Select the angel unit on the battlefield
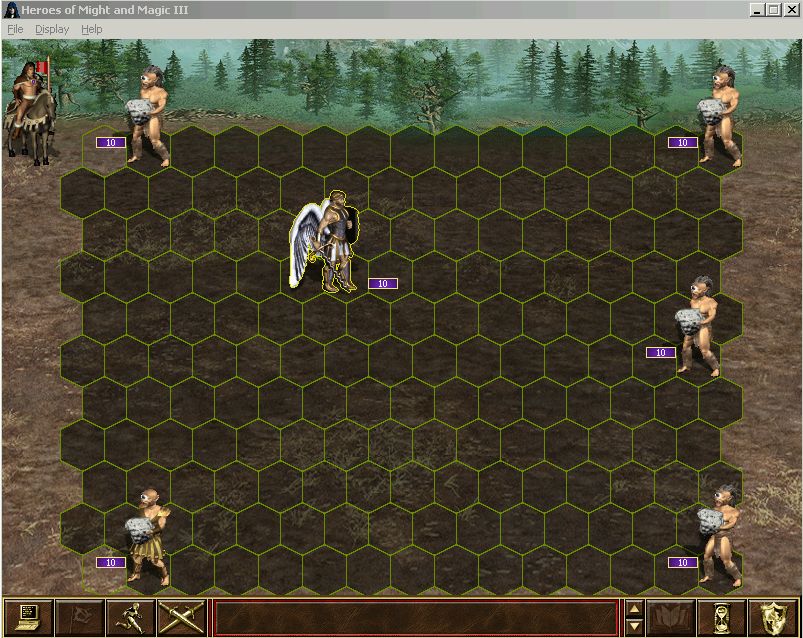The height and width of the screenshot is (638, 803). (328, 242)
